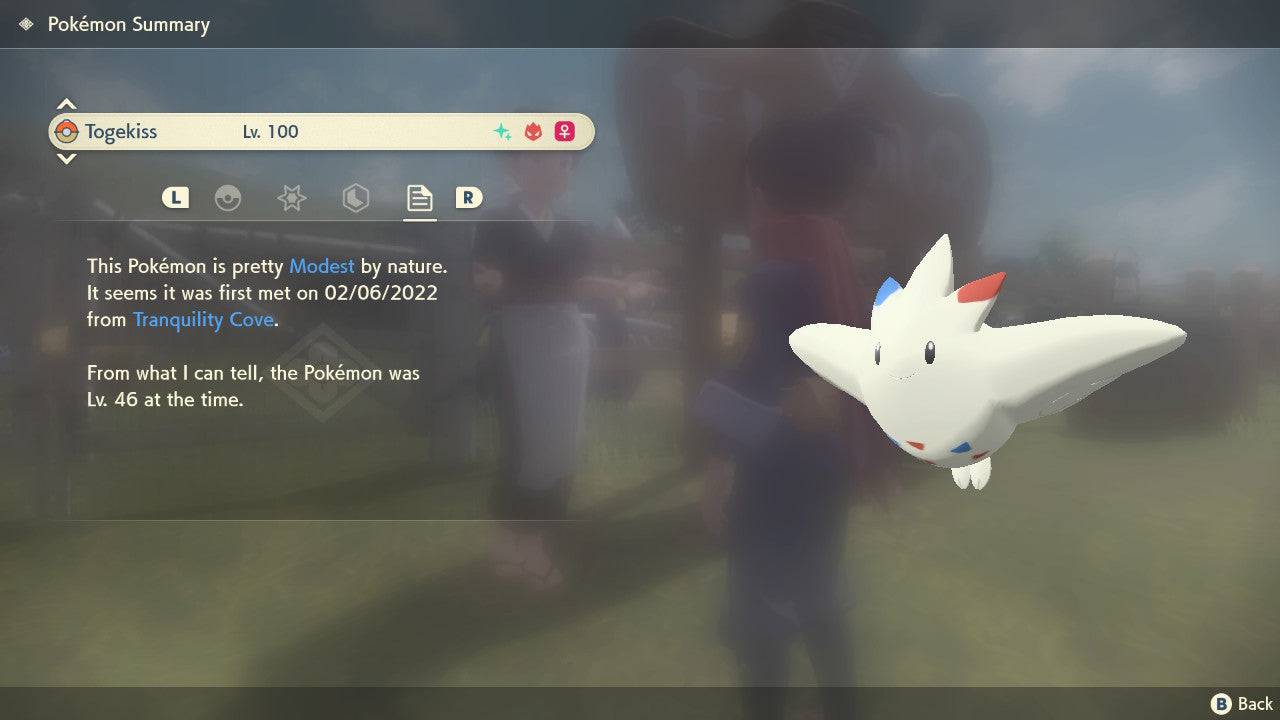This screenshot has width=1280, height=720.
Task: Click the Lv. 100 level indicator
Action: (270, 131)
